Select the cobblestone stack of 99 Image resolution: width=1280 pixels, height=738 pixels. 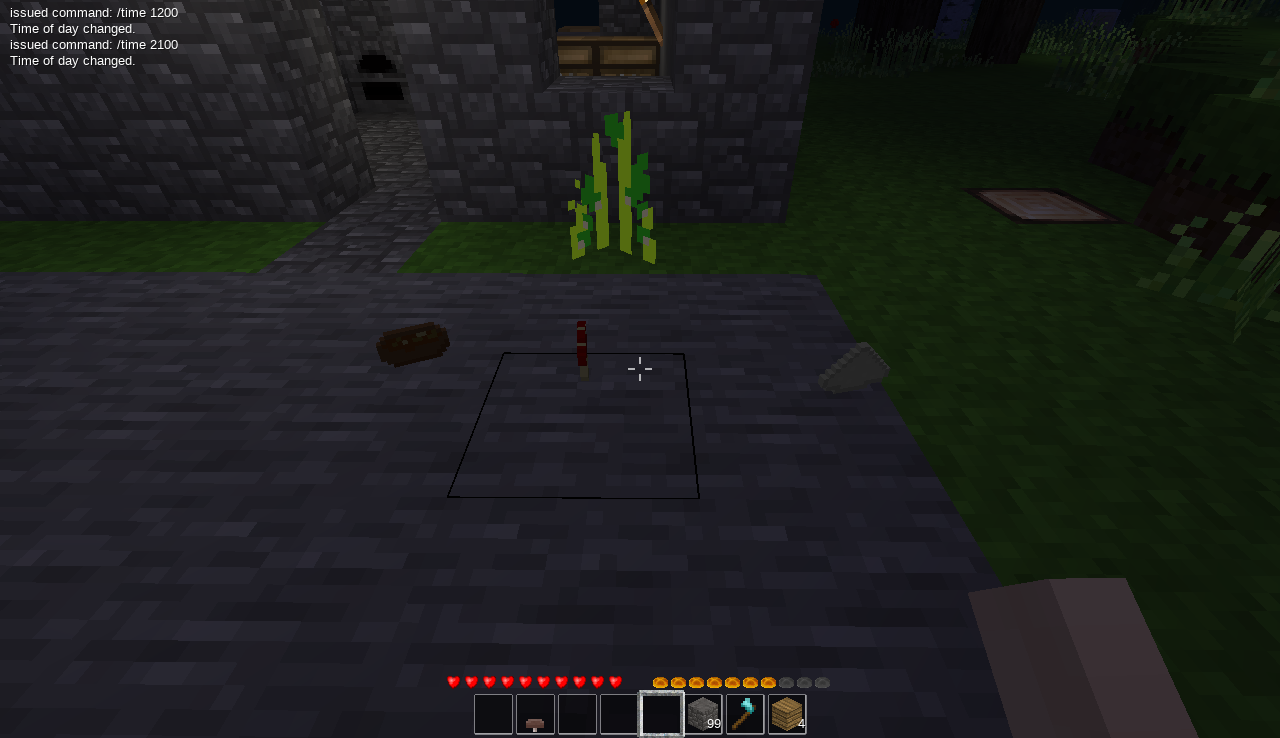tap(701, 713)
